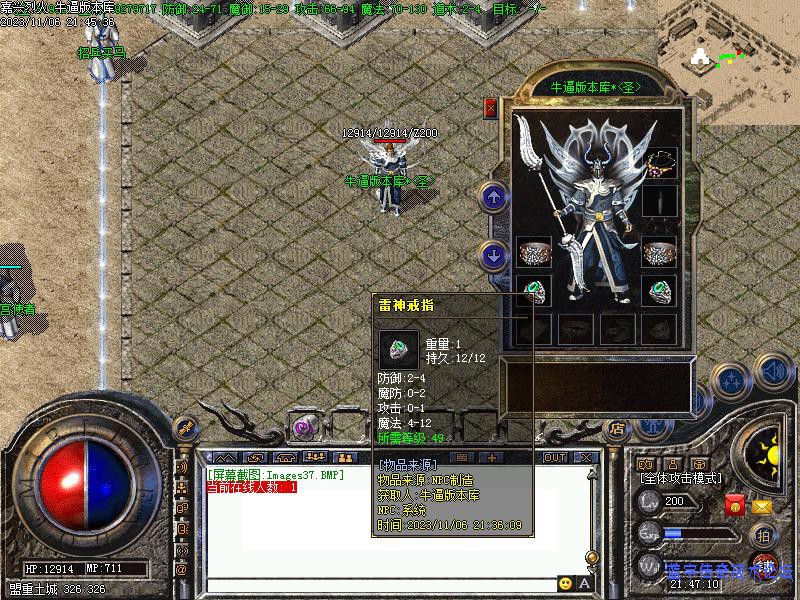
Task: Select the right bracelet slot
Action: [x=660, y=252]
